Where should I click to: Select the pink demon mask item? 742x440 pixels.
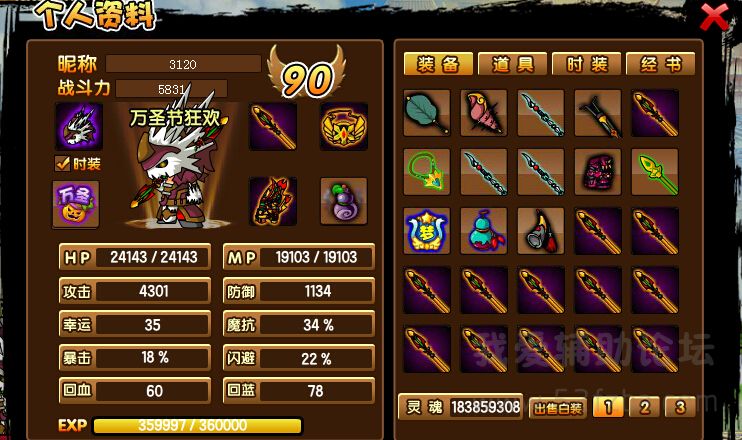pyautogui.click(x=598, y=172)
